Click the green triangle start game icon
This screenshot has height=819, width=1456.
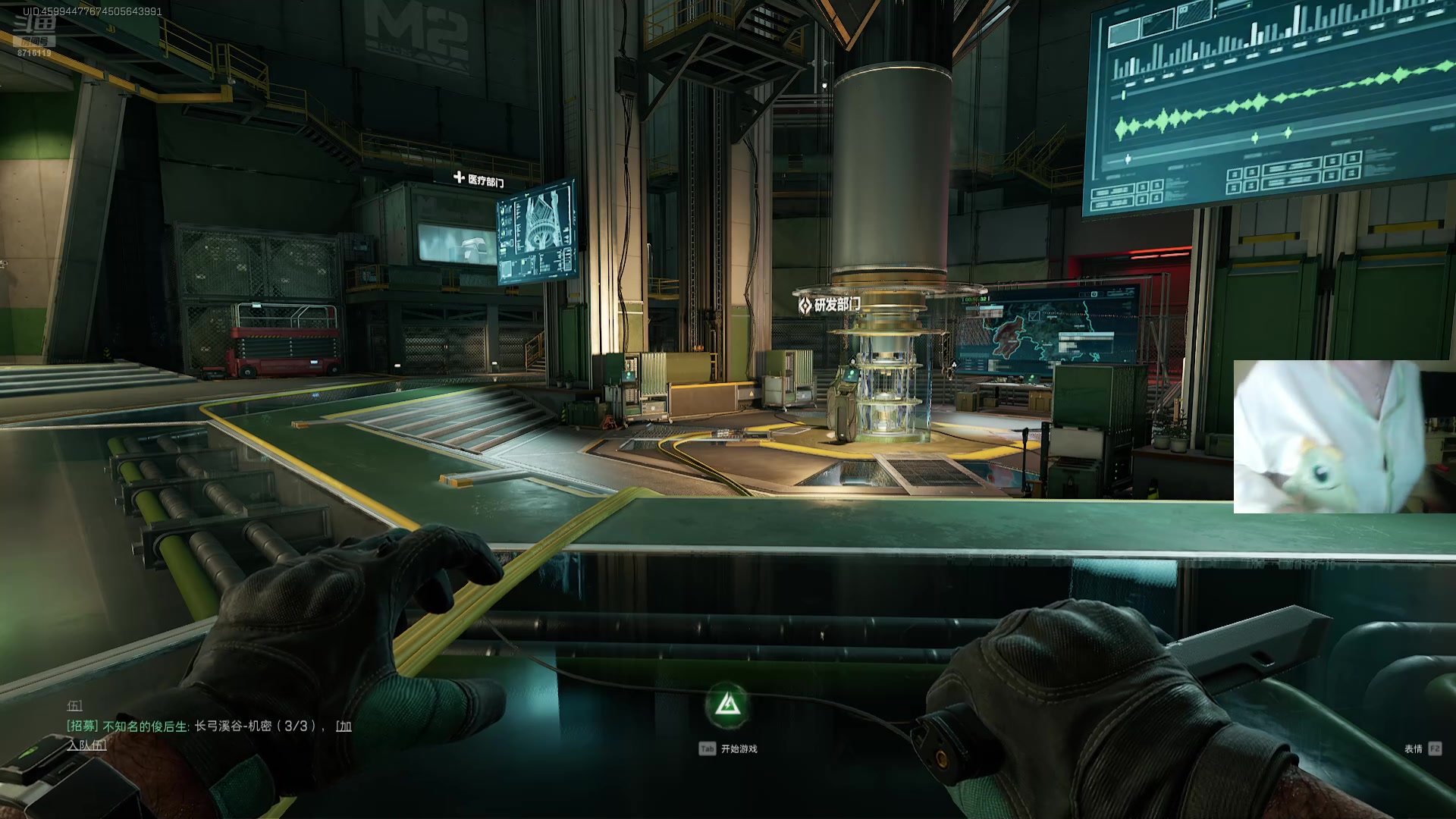pyautogui.click(x=728, y=706)
